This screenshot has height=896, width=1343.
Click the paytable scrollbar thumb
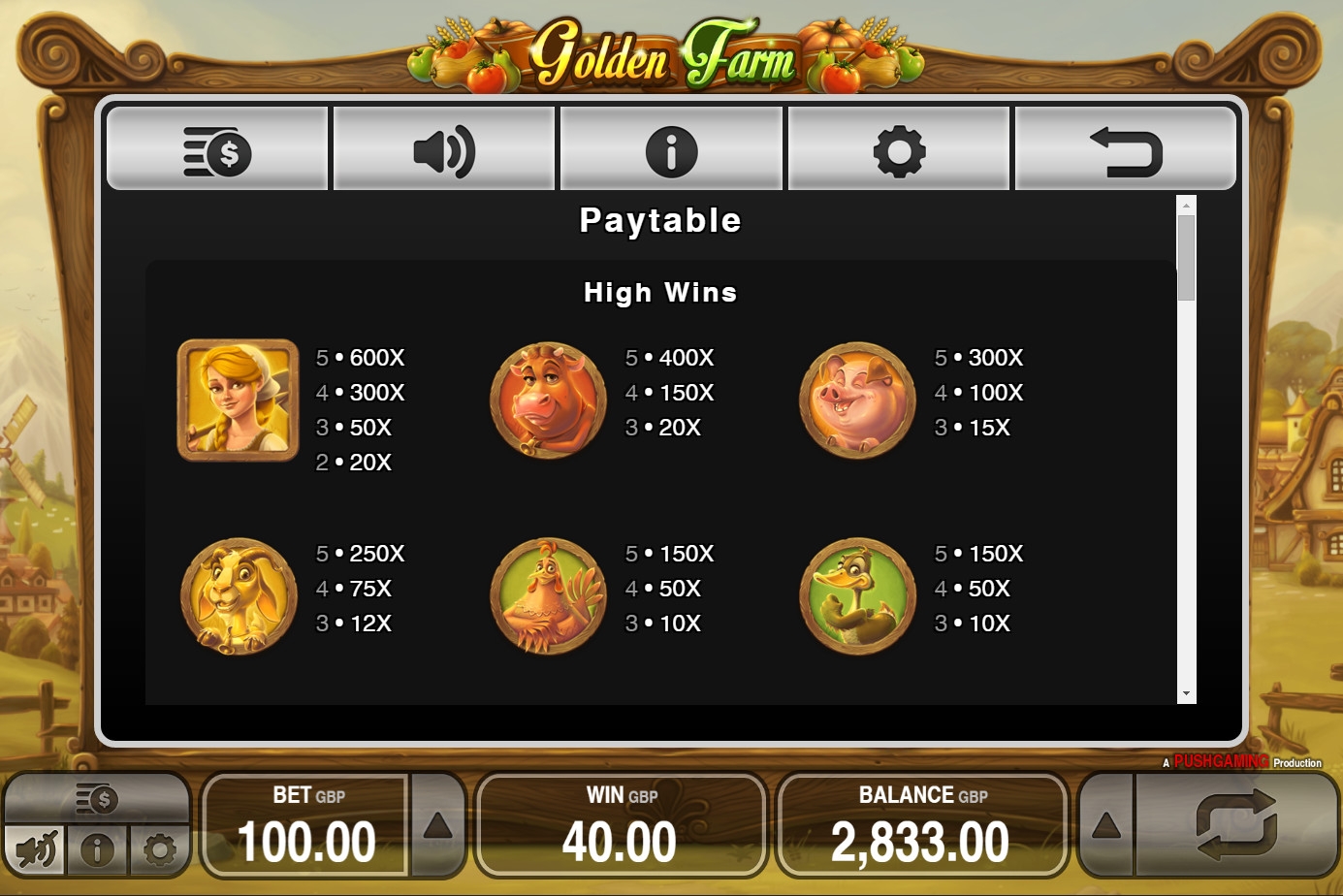point(1186,256)
